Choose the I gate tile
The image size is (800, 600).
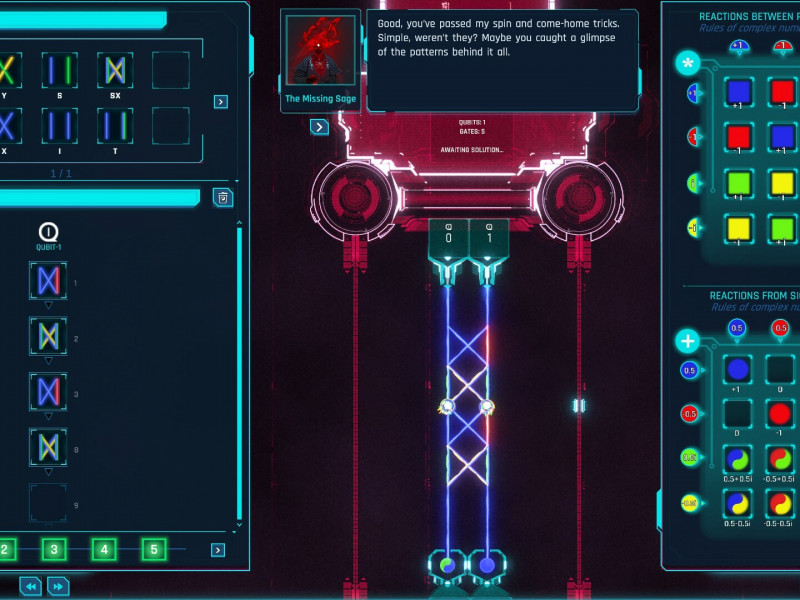59,127
